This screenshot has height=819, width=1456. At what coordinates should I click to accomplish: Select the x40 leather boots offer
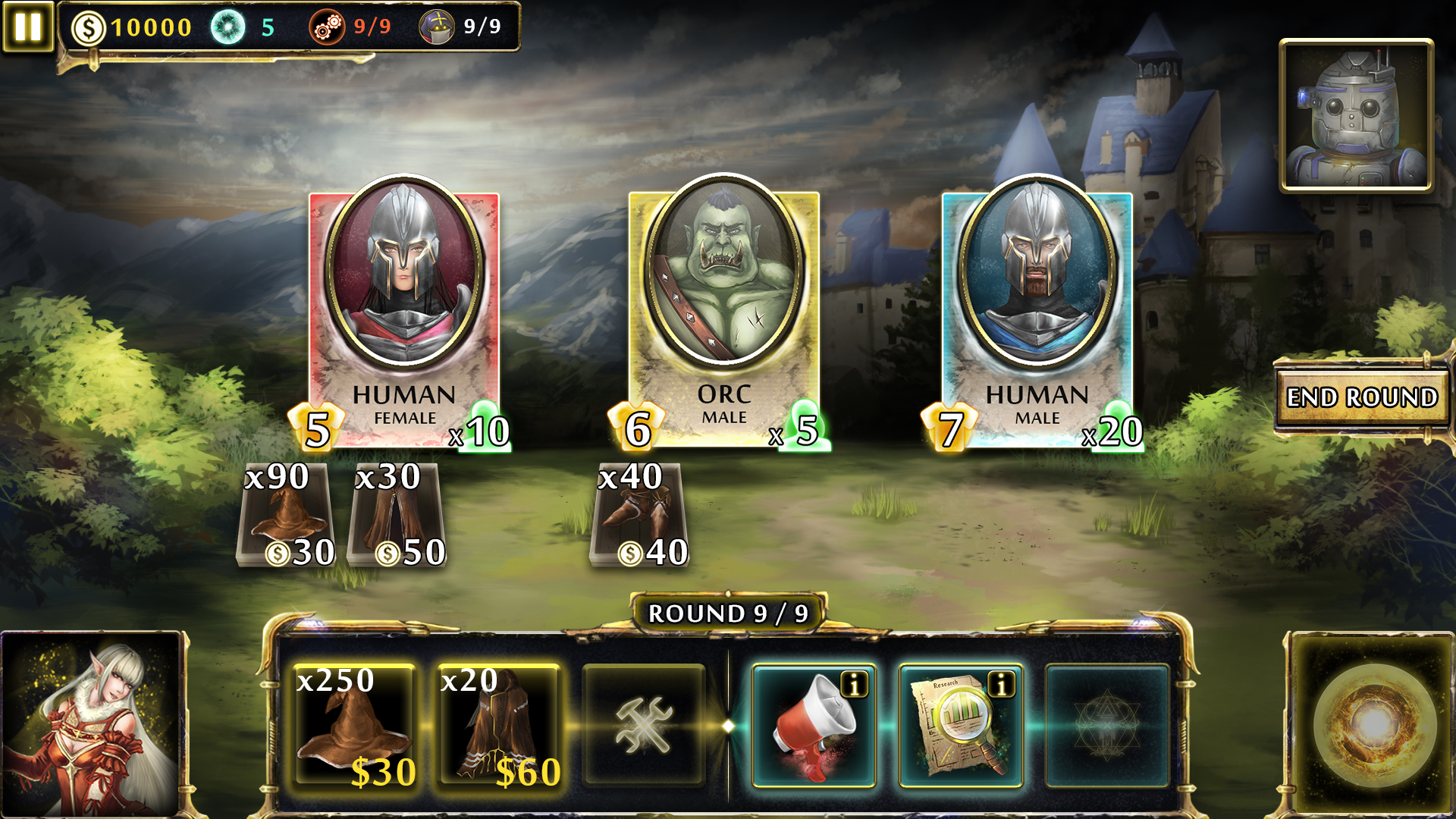tap(641, 516)
